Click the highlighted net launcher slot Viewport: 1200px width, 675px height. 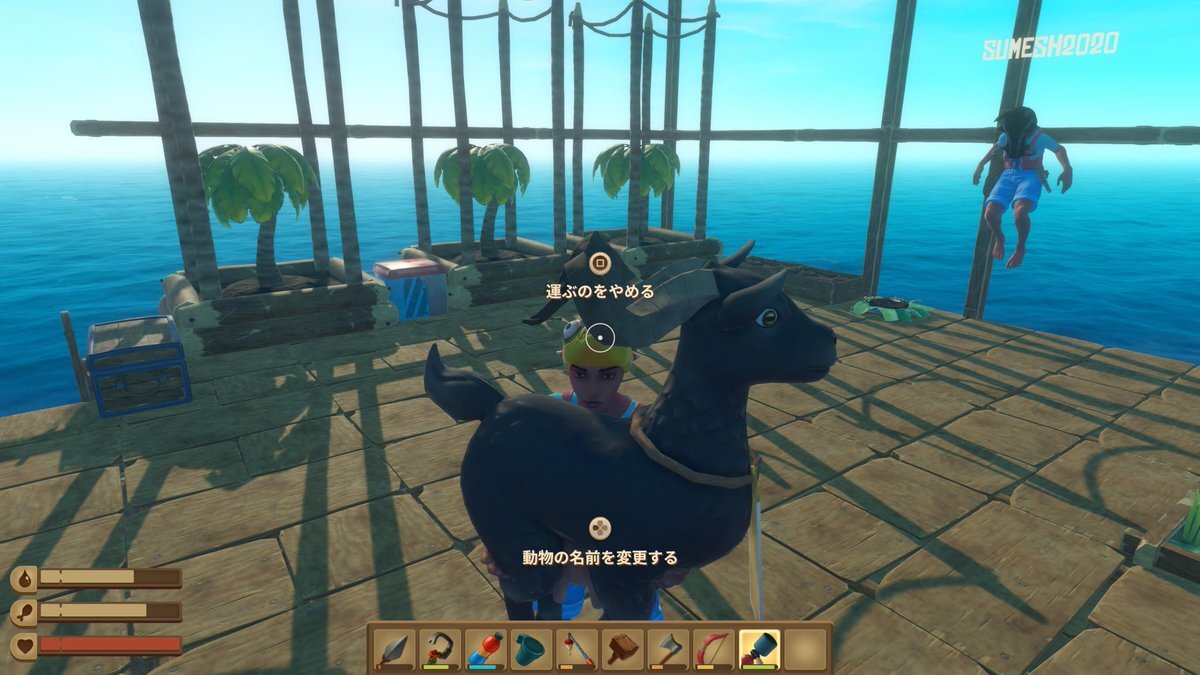coord(759,649)
